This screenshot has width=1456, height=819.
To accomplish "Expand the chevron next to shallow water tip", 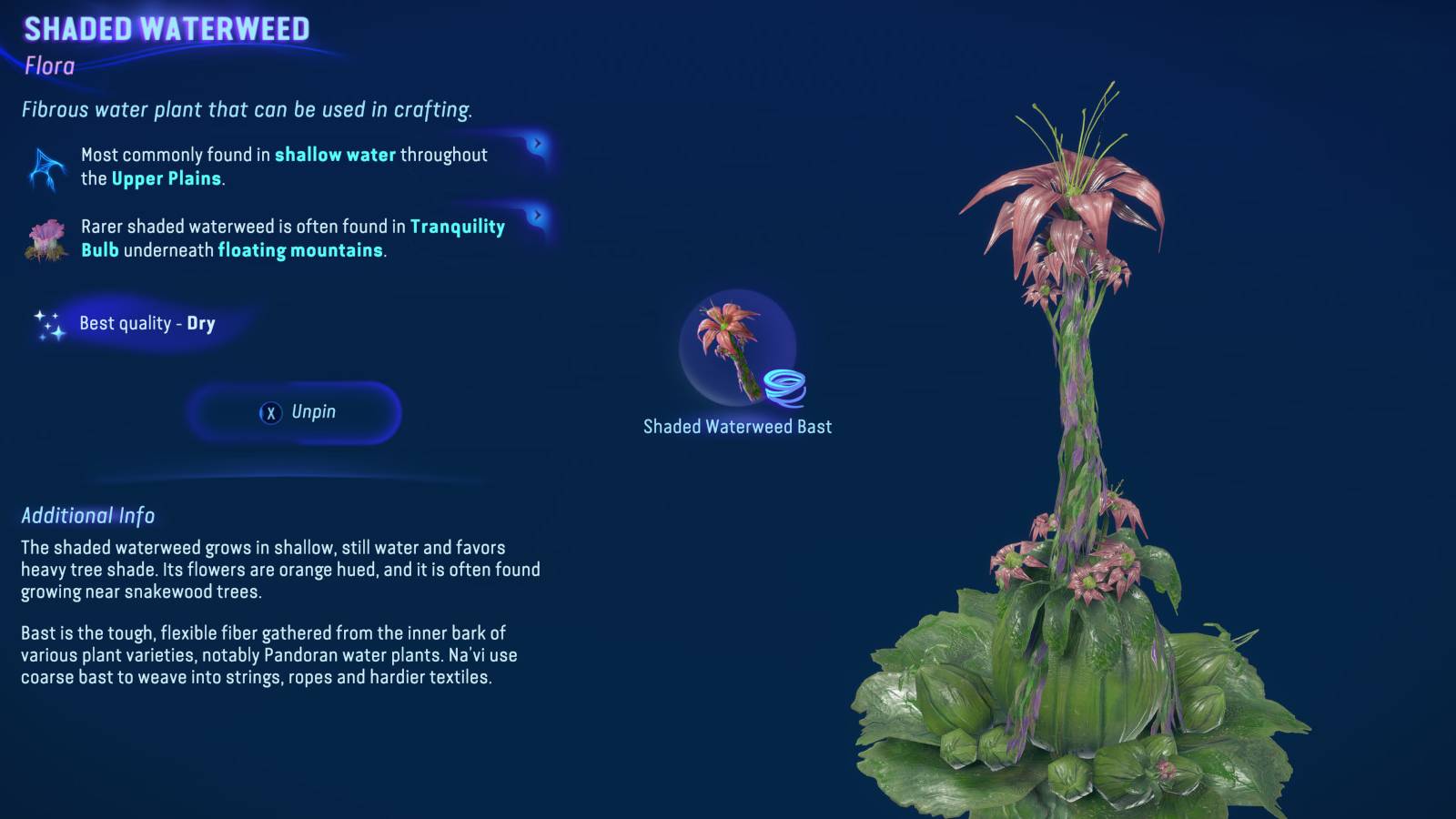I will 538,142.
